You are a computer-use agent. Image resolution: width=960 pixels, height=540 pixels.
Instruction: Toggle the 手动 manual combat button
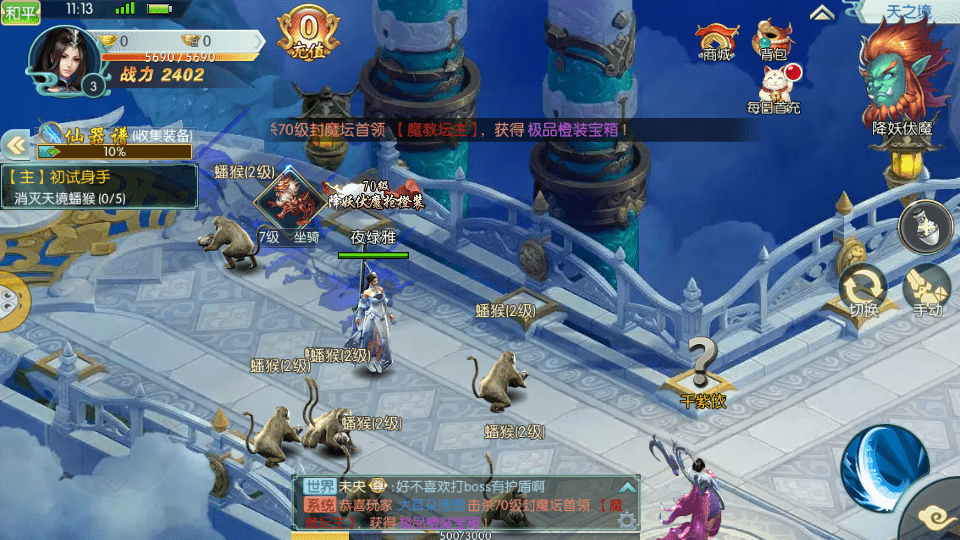[x=927, y=290]
